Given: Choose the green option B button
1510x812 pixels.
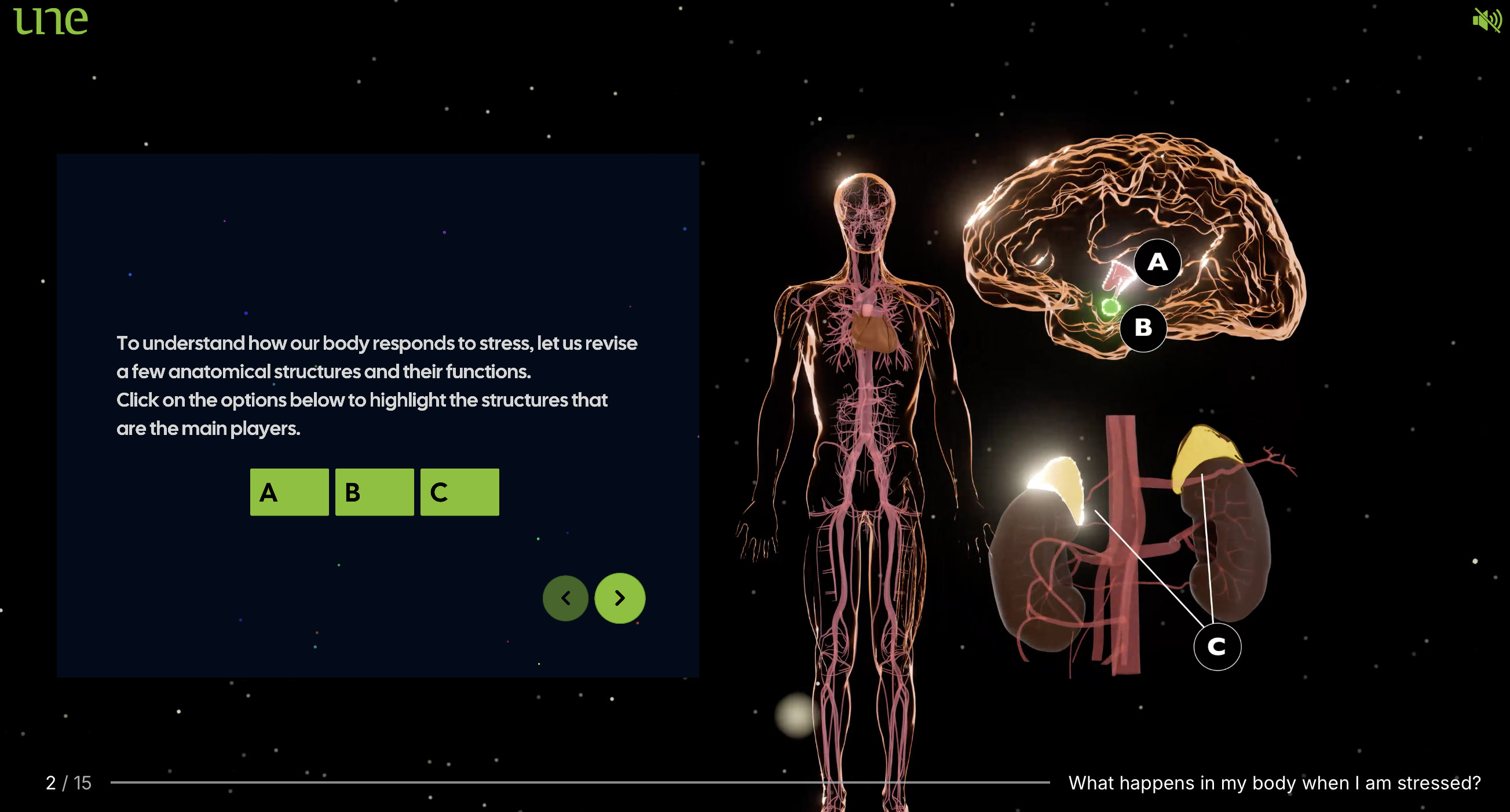Looking at the screenshot, I should 374,492.
